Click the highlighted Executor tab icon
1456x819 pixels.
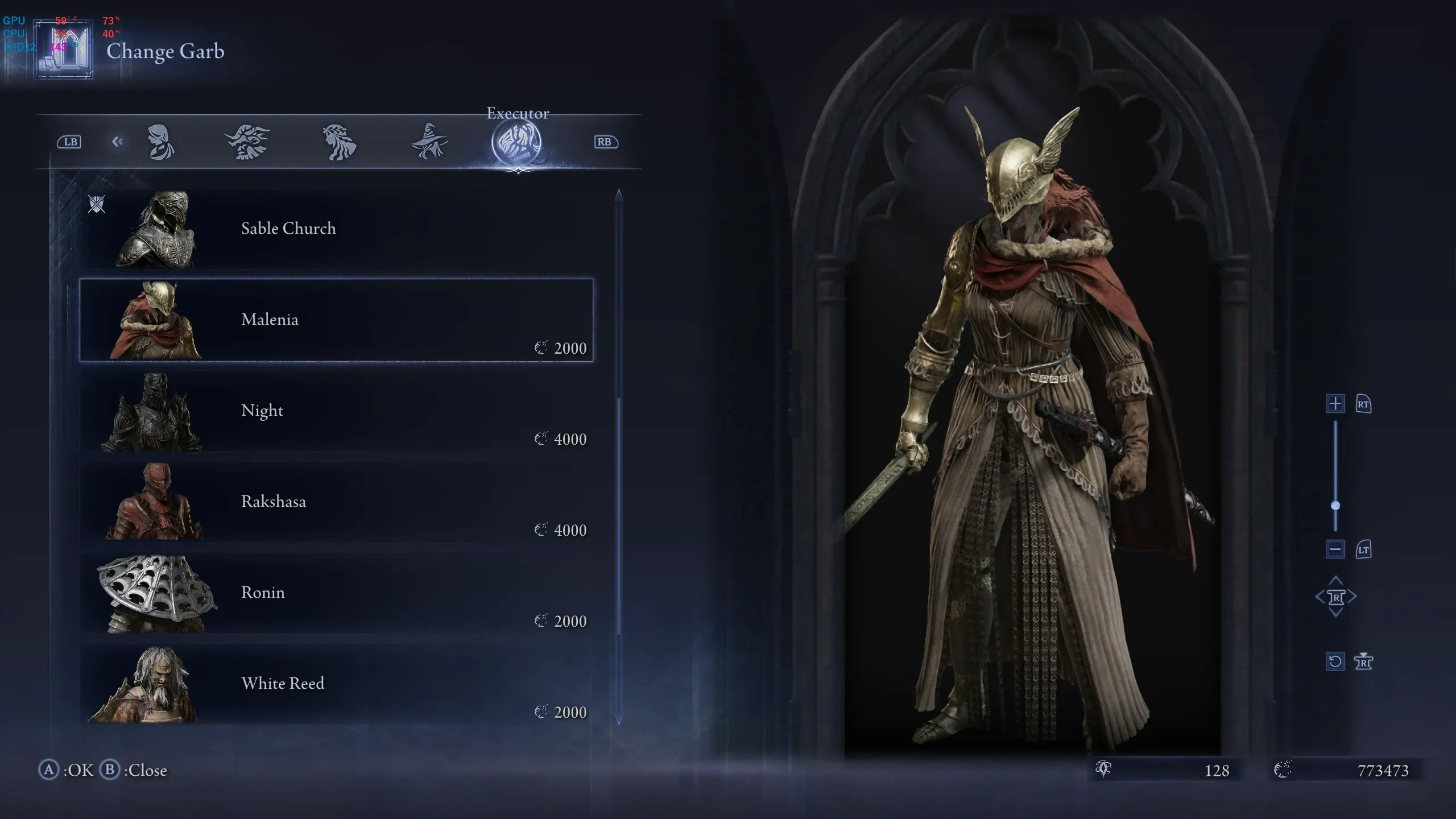pyautogui.click(x=517, y=142)
